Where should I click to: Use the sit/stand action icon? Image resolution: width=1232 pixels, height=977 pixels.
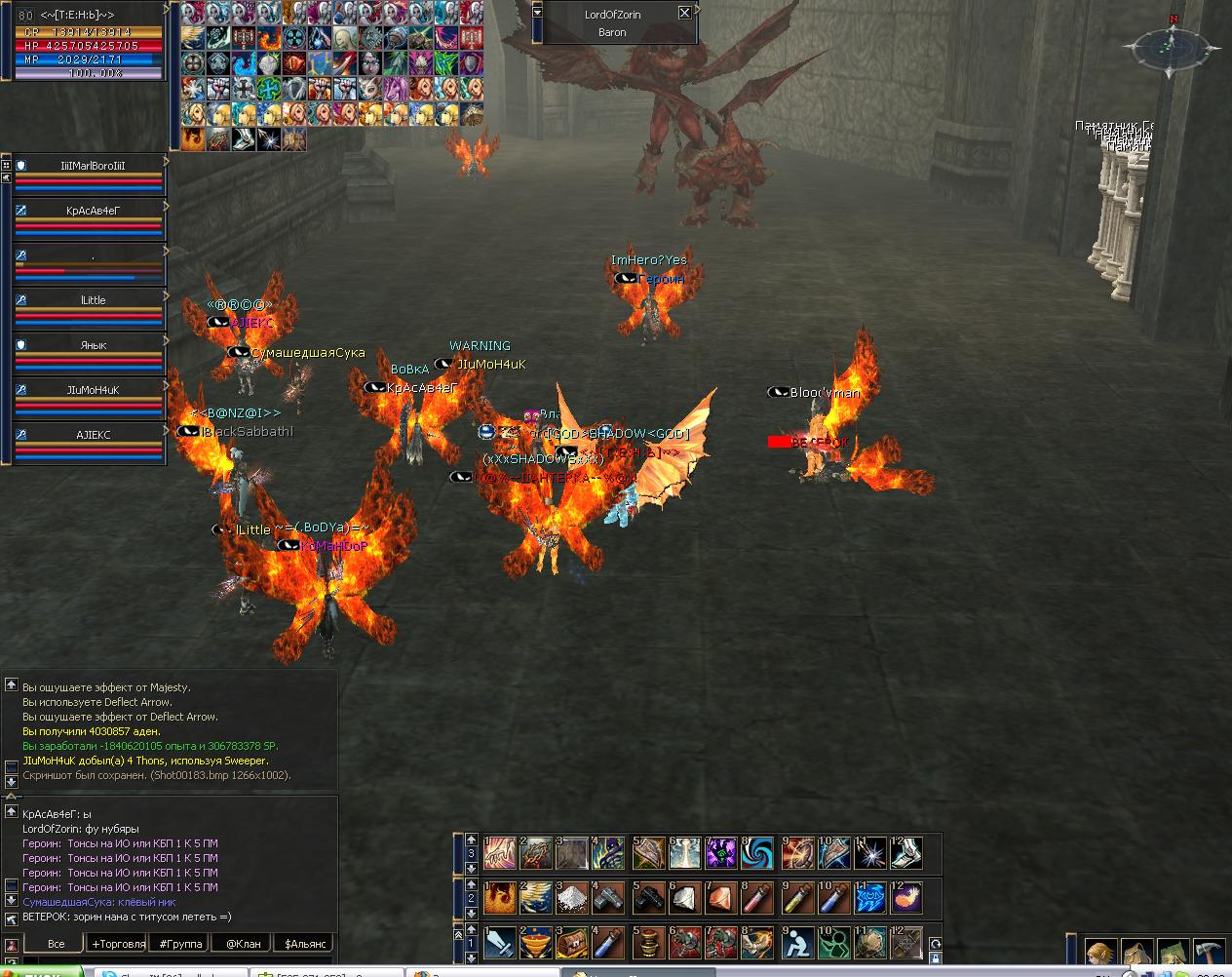(797, 943)
